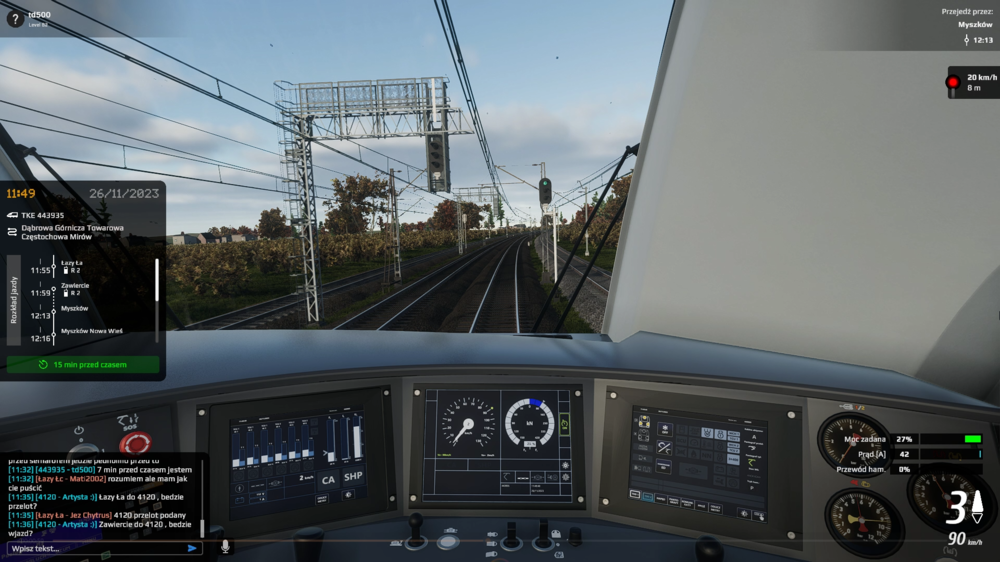
Task: Select the Łazy Ła timetable entry
Action: pos(73,263)
